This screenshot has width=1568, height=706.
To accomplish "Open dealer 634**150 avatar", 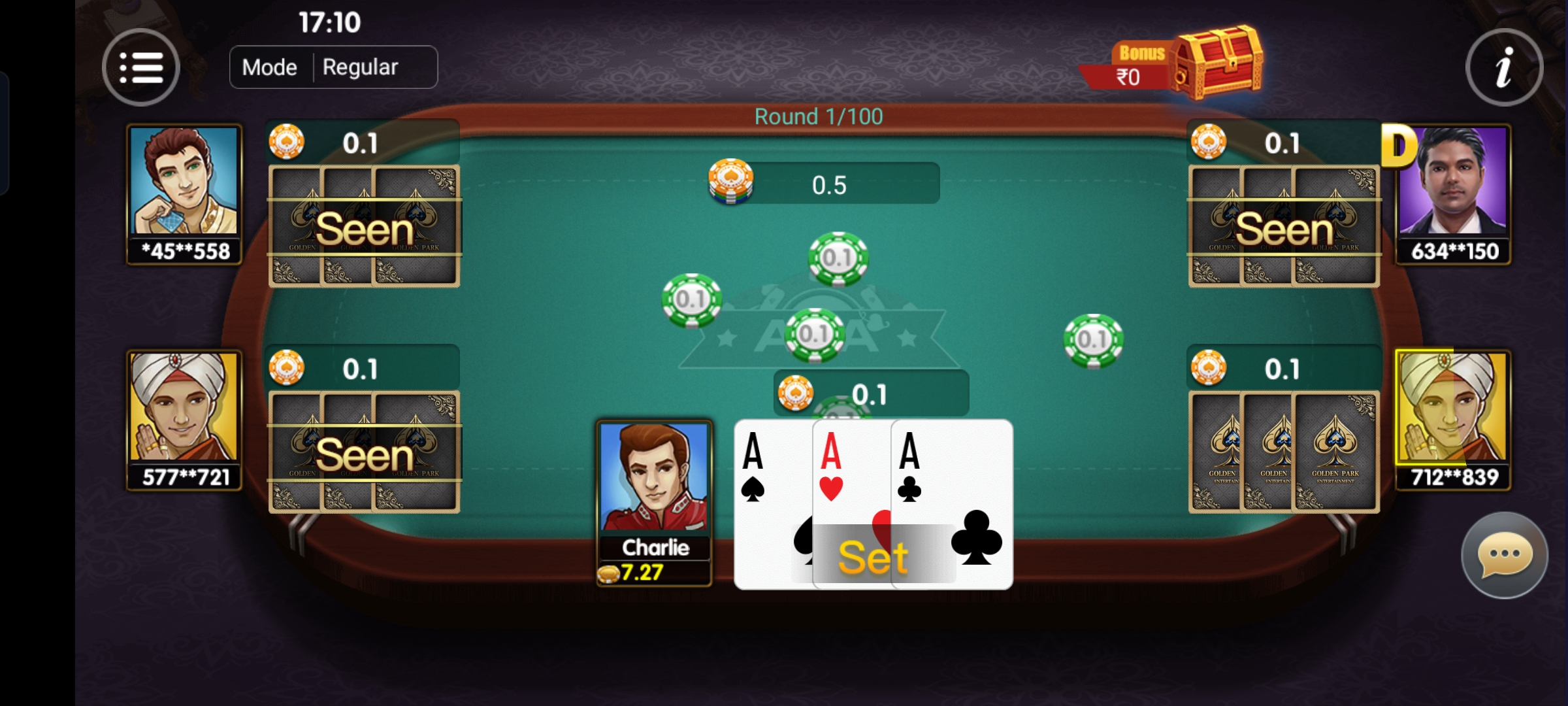I will [1453, 183].
